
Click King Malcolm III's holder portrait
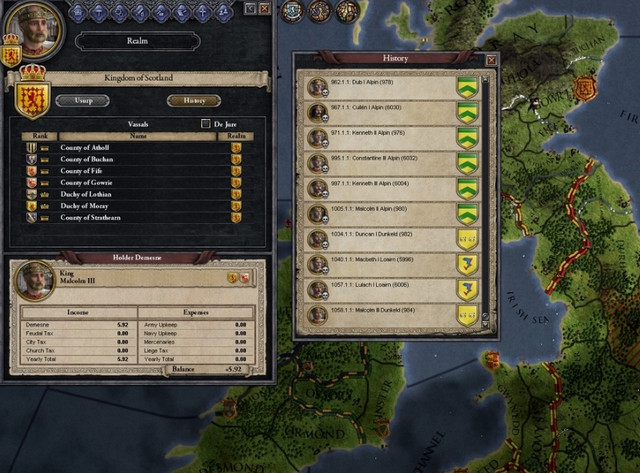pos(39,281)
